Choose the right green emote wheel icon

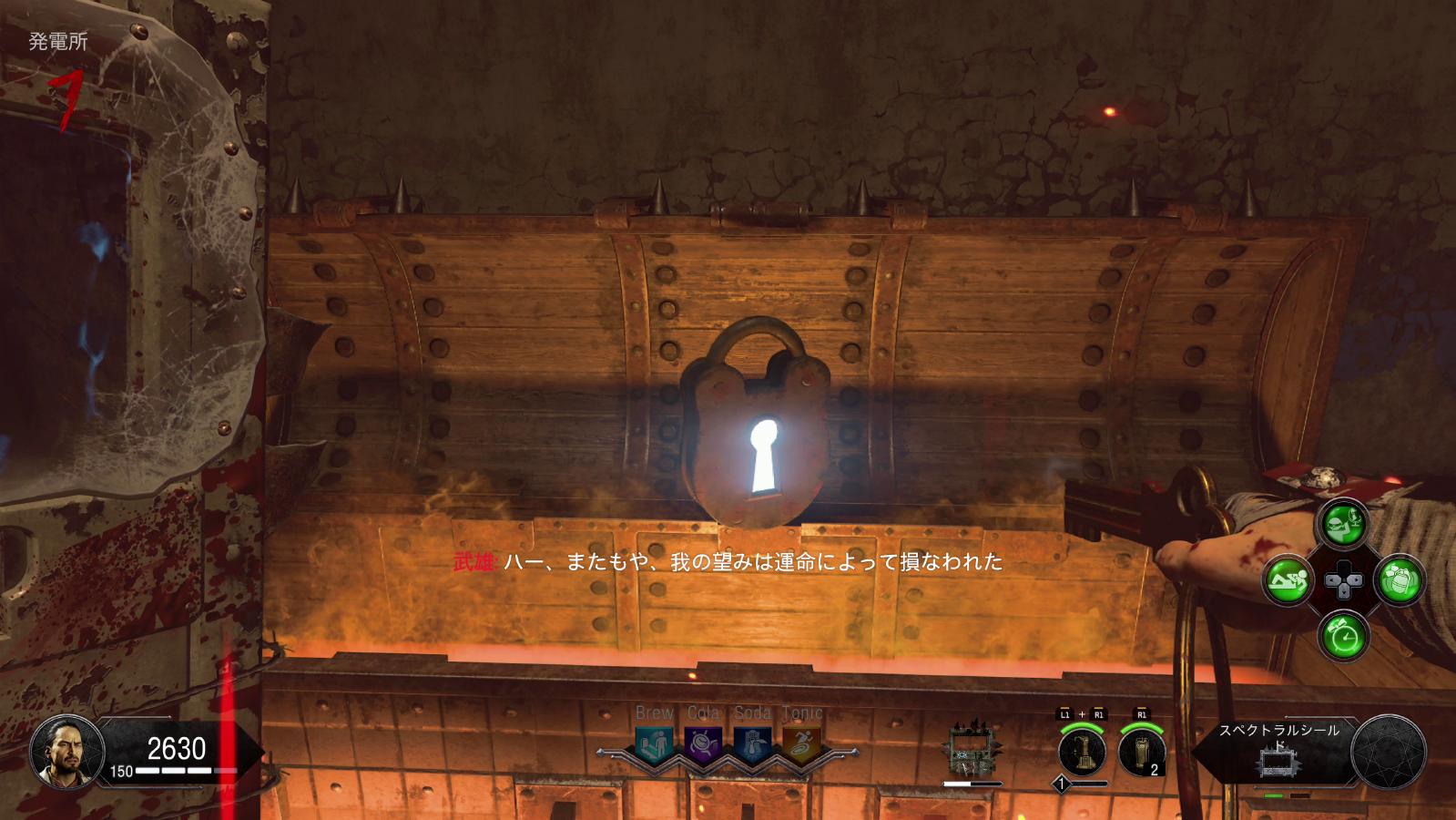tap(1400, 579)
